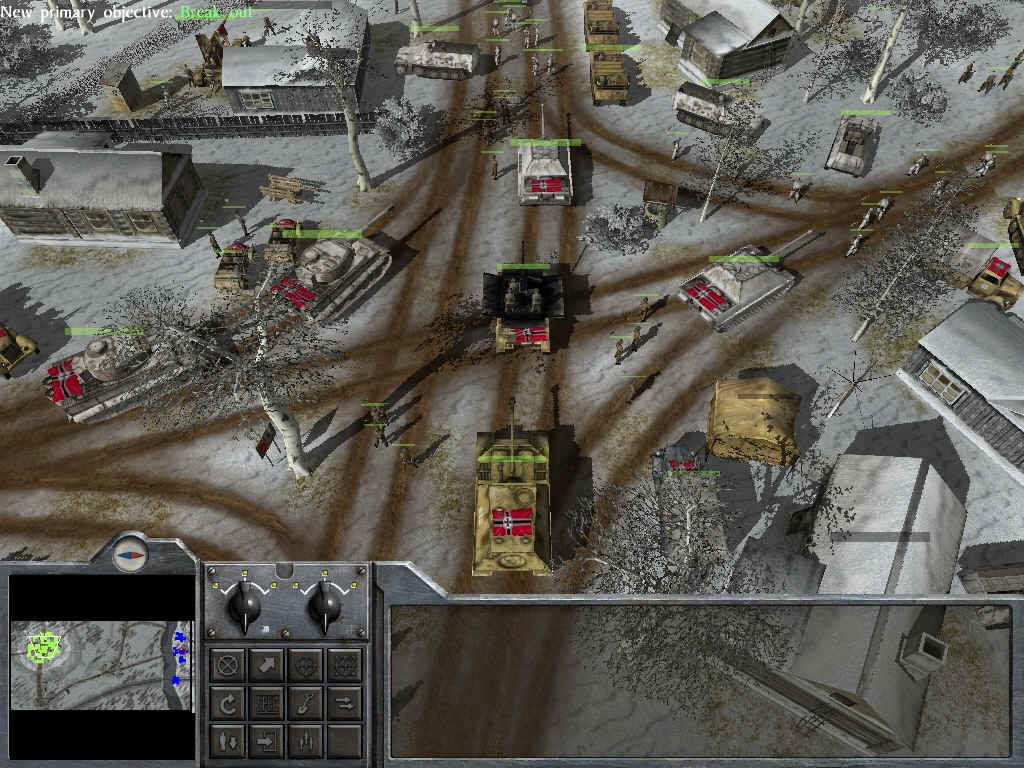The image size is (1024, 768).
Task: Activate the brick-wall pattern command button
Action: [x=267, y=704]
